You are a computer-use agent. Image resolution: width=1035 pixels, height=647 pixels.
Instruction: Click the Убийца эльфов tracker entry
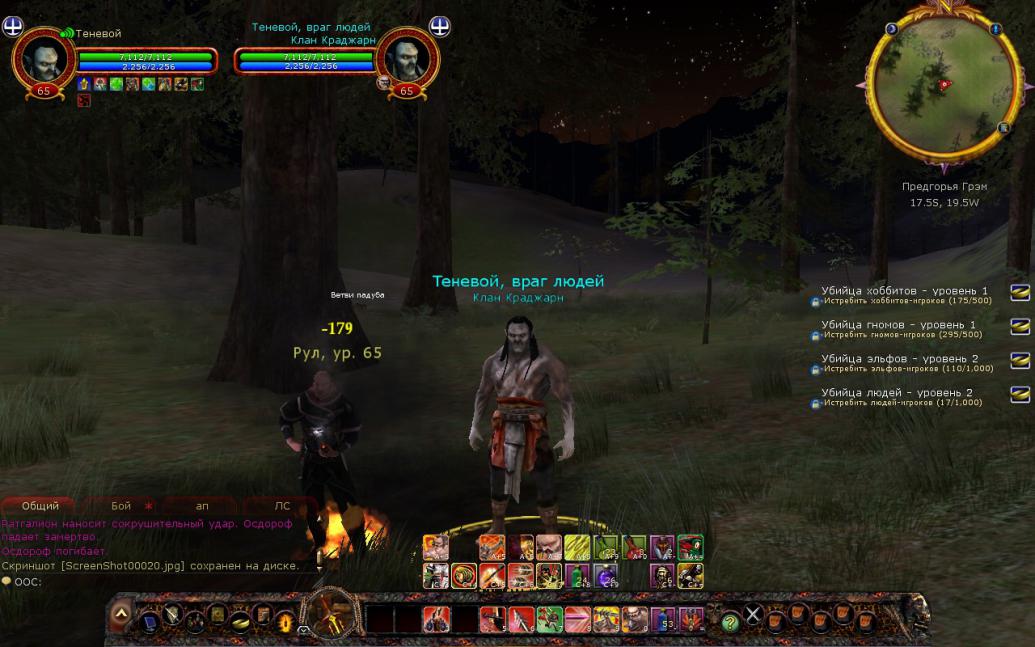click(899, 359)
